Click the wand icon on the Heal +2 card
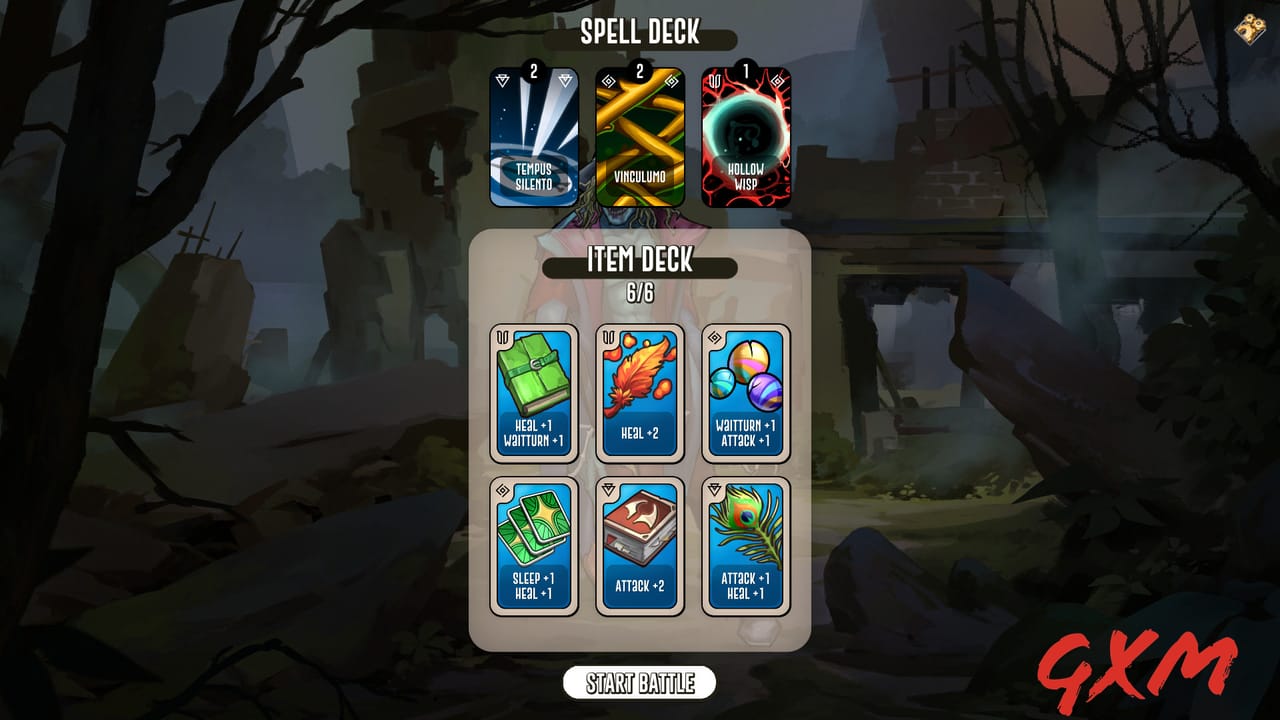The image size is (1280, 720). 606,335
